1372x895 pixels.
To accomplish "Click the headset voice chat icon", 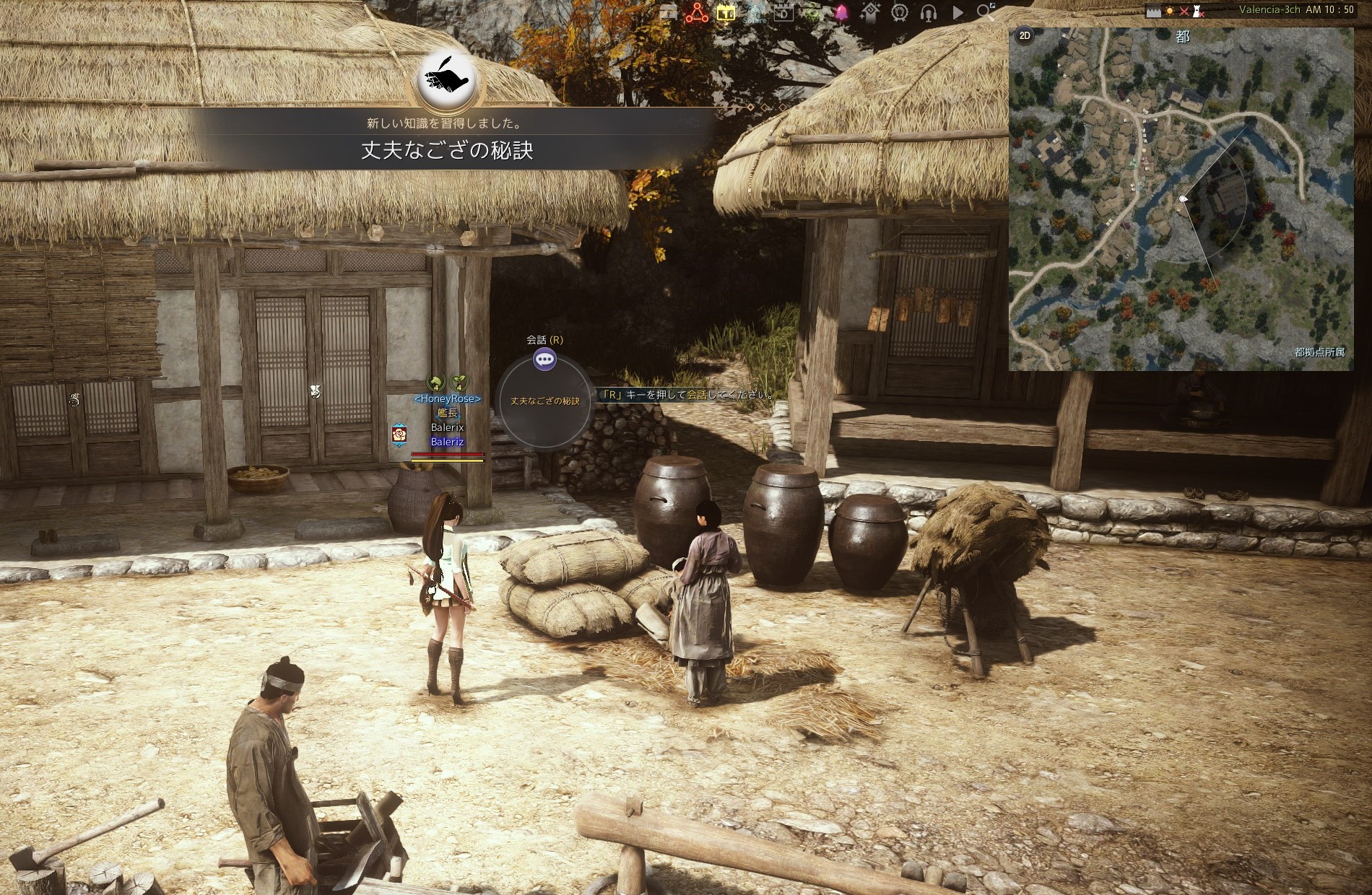I will (929, 12).
